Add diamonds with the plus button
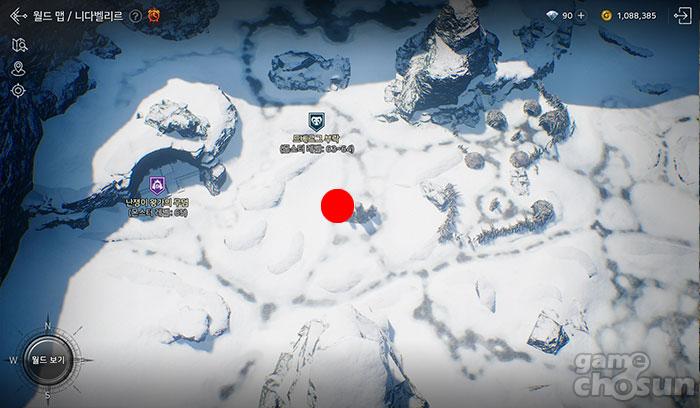Viewport: 700px width, 408px height. pos(581,16)
